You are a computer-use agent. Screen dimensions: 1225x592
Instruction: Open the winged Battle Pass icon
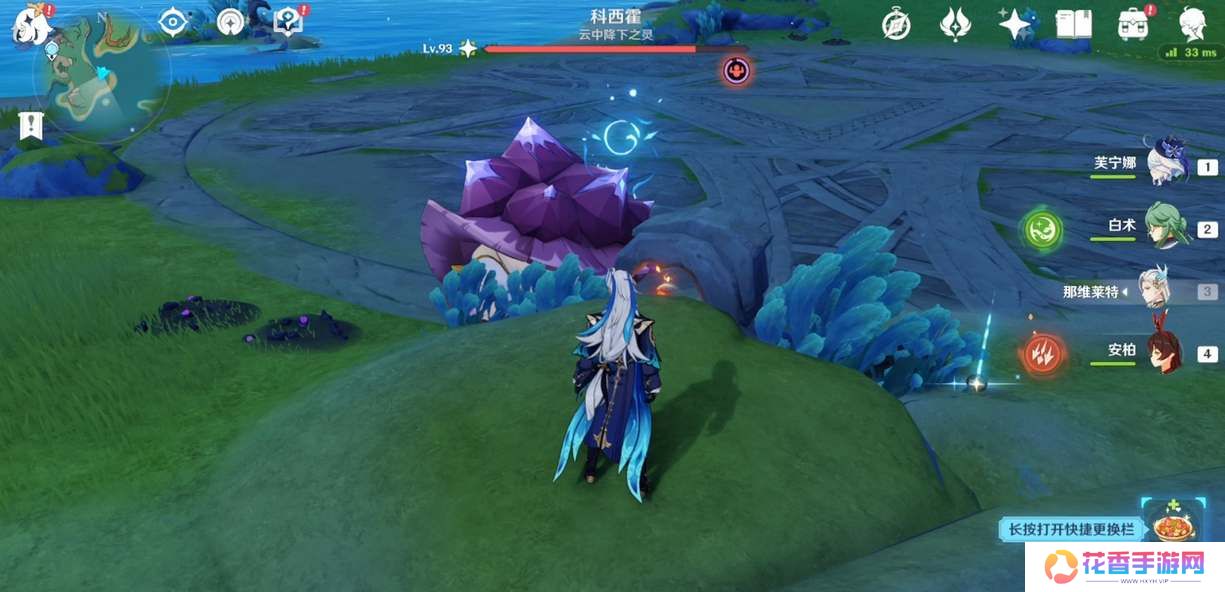pos(955,24)
